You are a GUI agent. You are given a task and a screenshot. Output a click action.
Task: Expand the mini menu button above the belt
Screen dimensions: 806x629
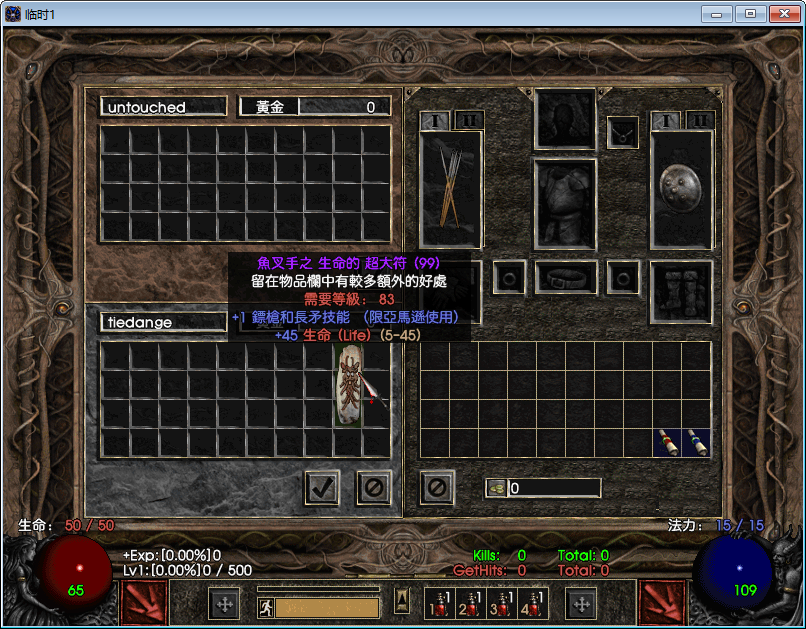tap(402, 600)
